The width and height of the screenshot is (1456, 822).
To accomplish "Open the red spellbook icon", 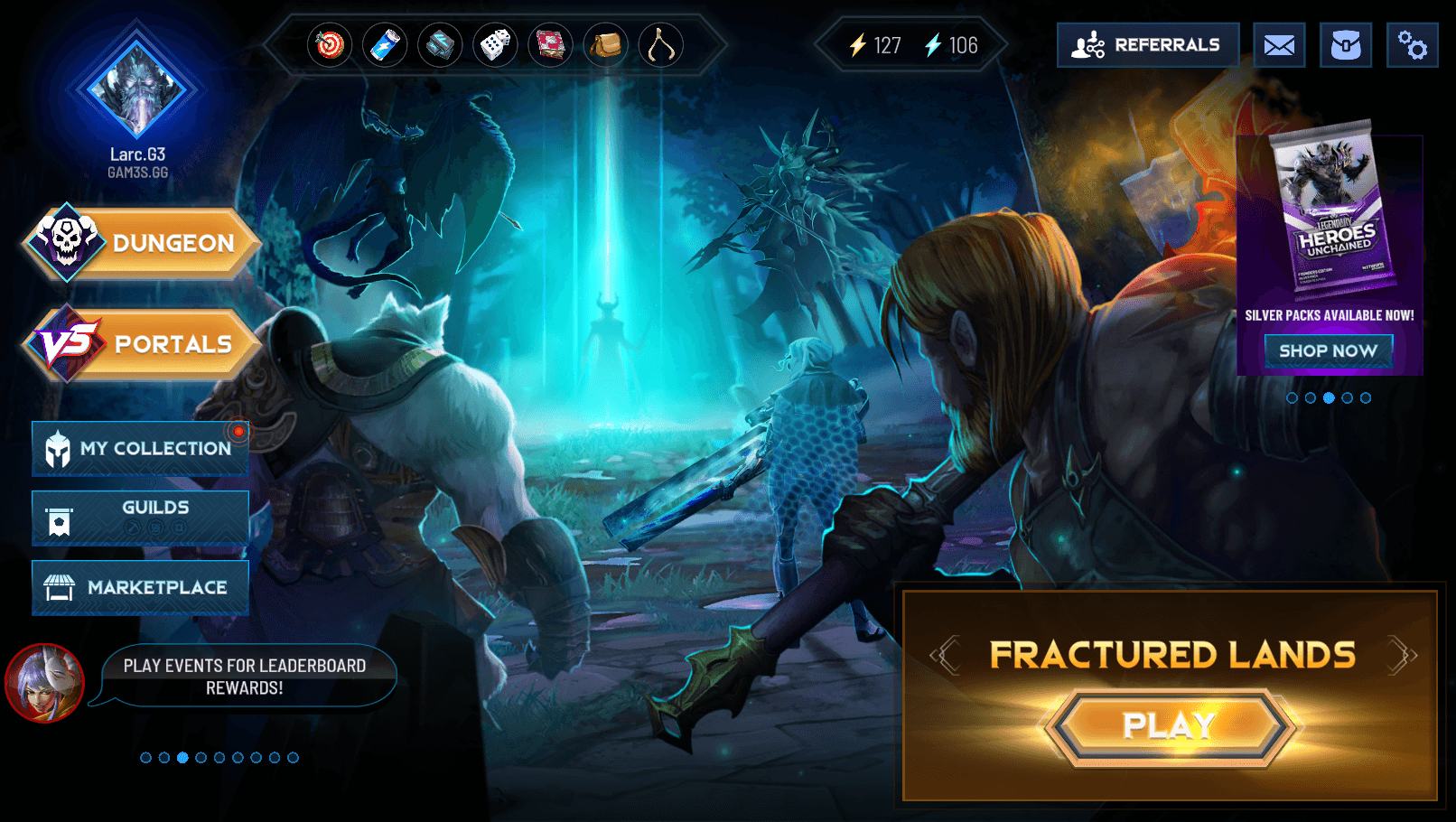I will tap(550, 45).
